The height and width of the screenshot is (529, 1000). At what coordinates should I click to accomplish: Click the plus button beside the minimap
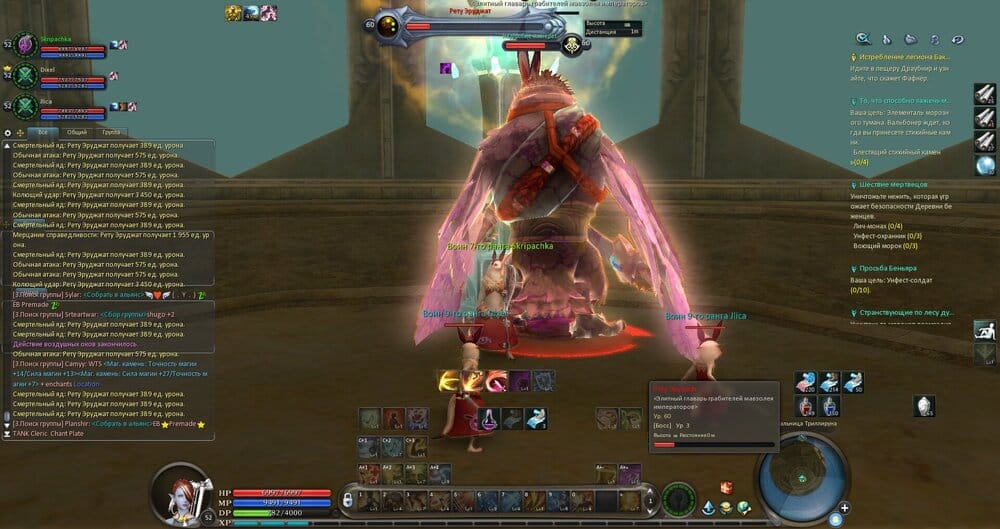point(845,508)
